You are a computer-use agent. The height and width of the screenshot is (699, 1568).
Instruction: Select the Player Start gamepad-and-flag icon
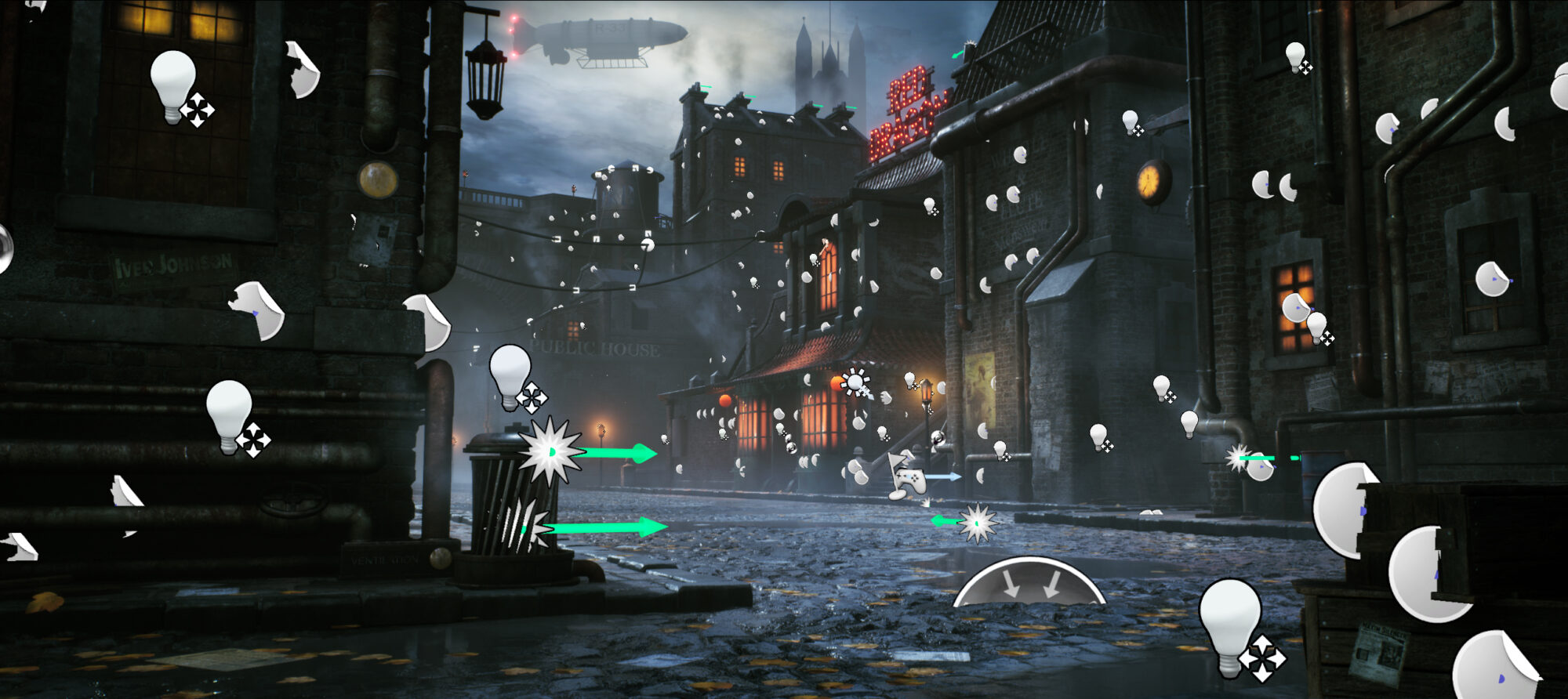pyautogui.click(x=906, y=475)
